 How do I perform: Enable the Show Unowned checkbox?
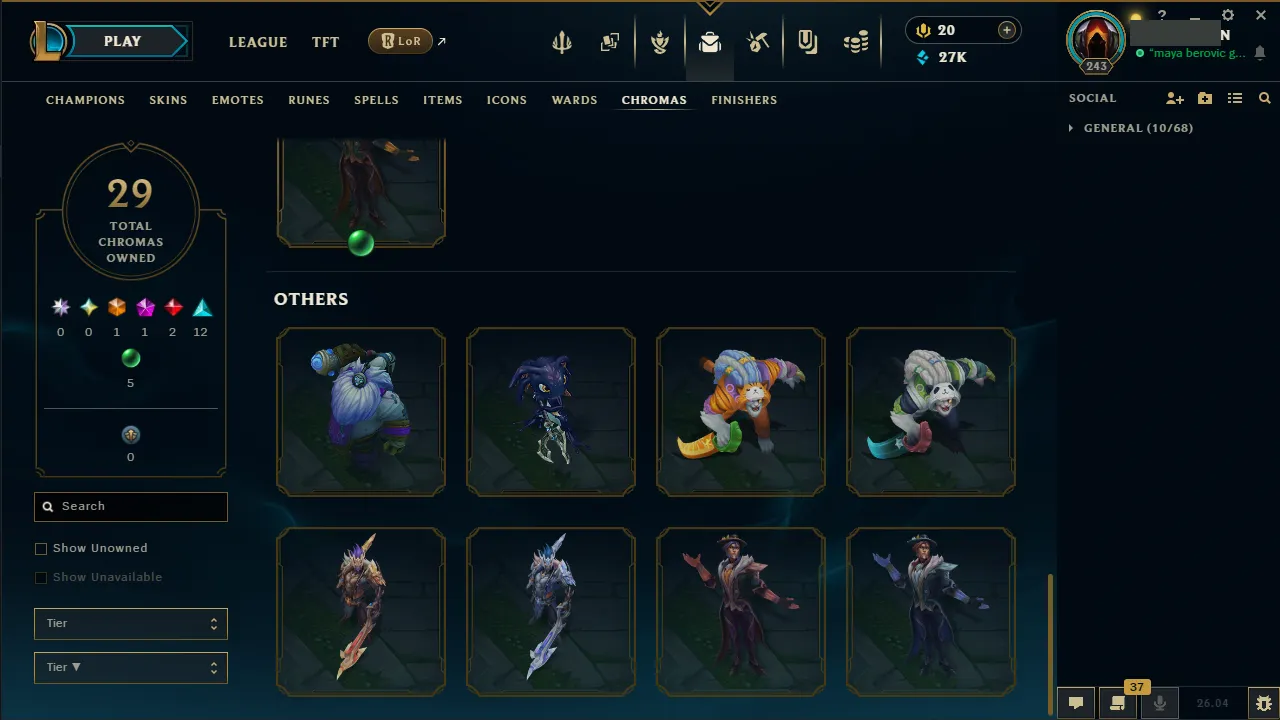coord(41,548)
